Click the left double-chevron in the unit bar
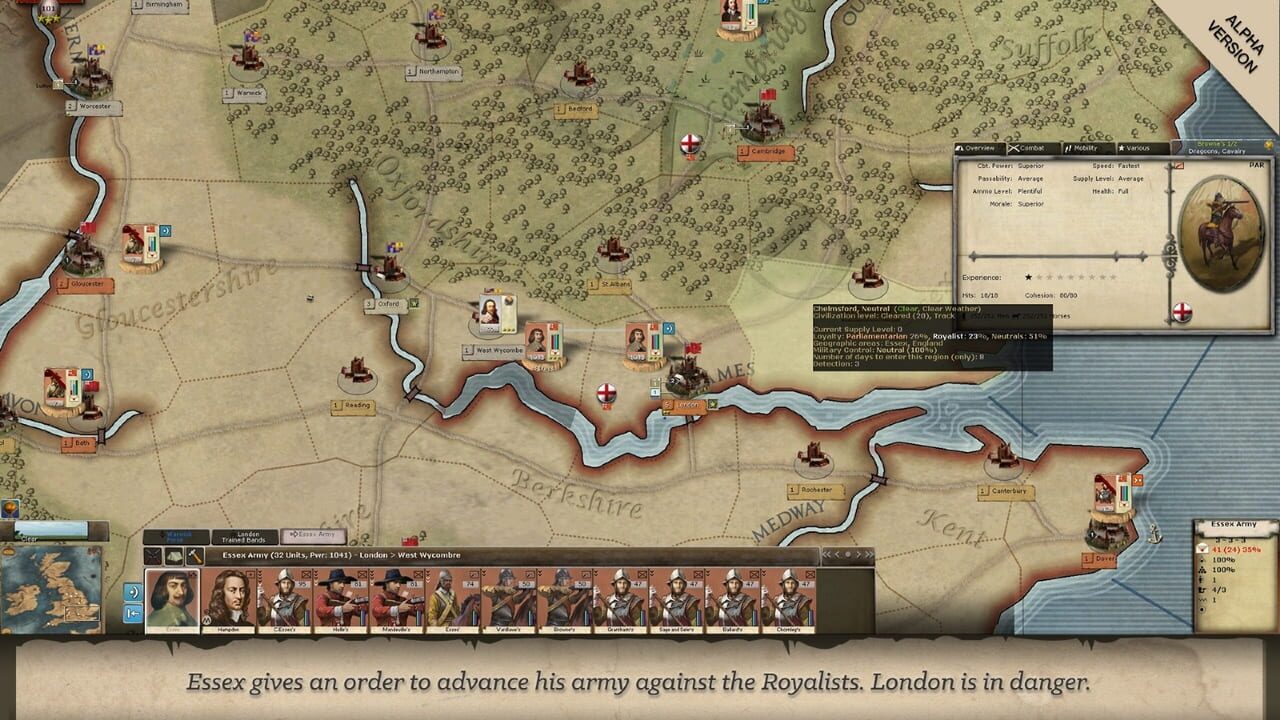The image size is (1280, 720). click(x=826, y=553)
